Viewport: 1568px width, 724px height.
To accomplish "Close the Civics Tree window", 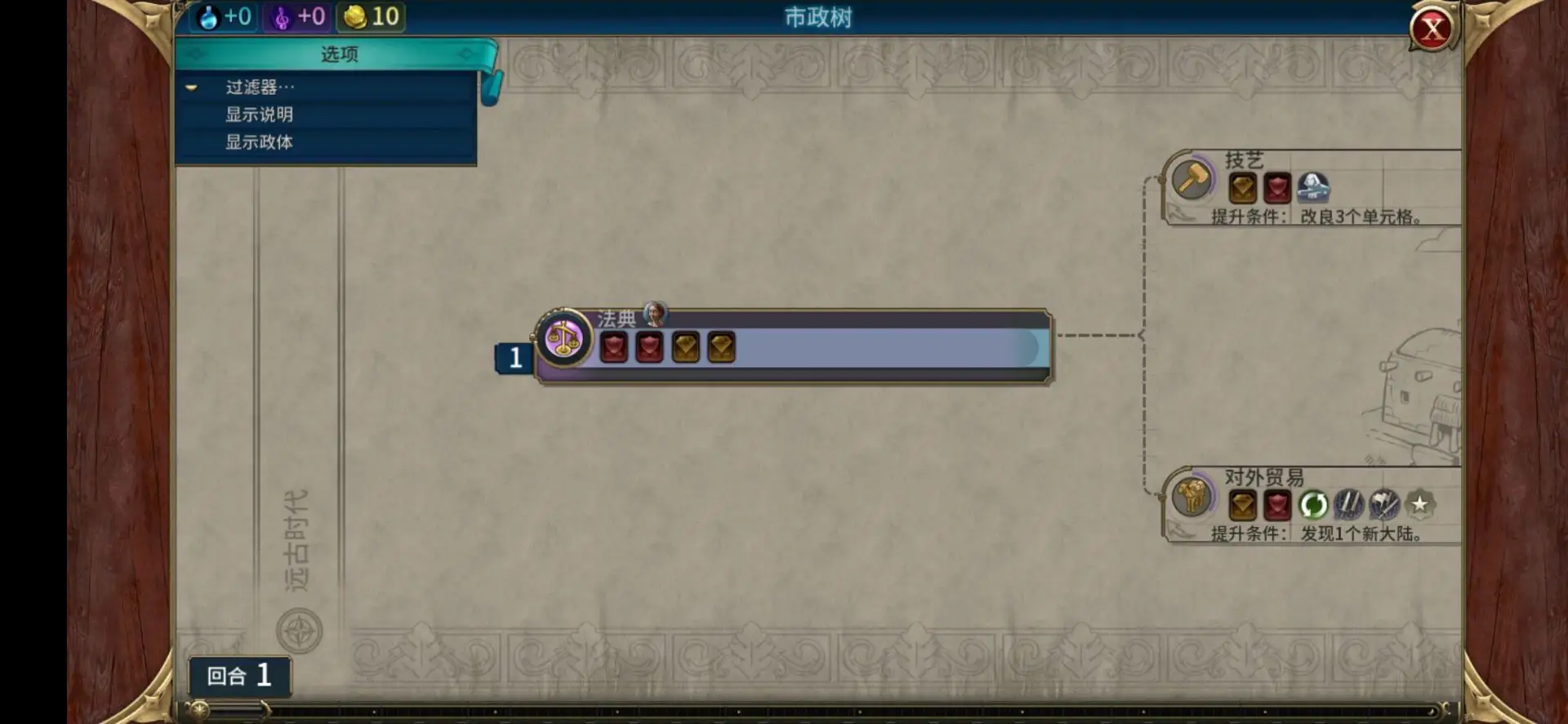I will click(1432, 30).
